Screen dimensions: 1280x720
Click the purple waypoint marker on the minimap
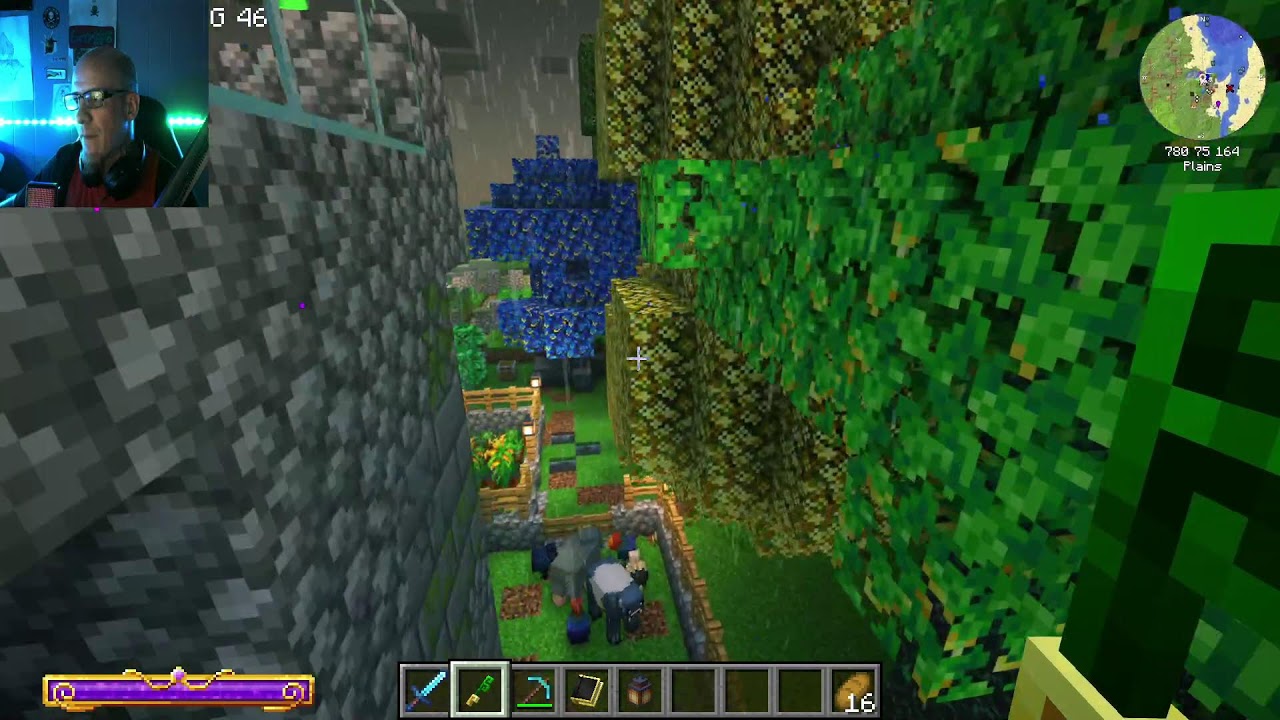[x=1218, y=103]
